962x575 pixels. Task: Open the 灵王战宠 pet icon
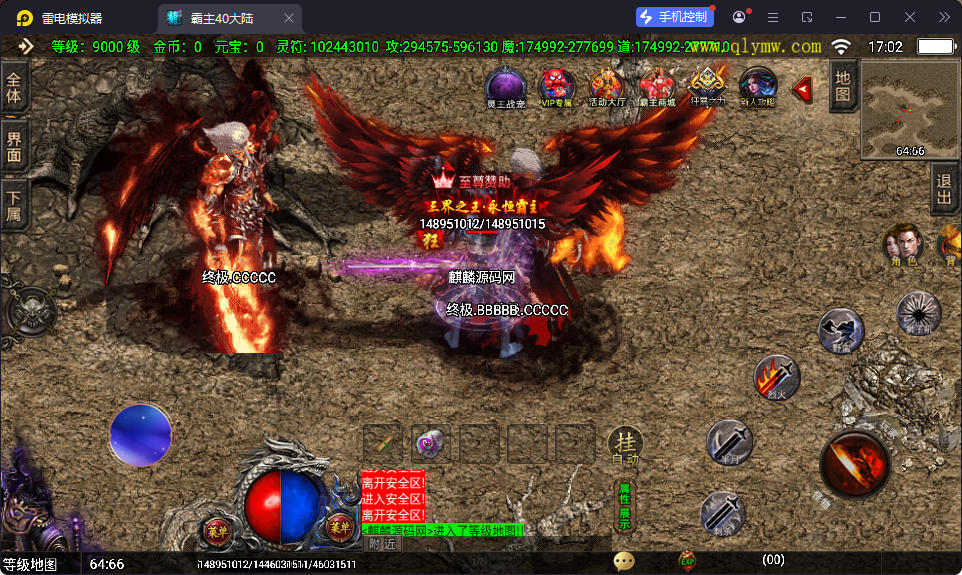click(505, 86)
